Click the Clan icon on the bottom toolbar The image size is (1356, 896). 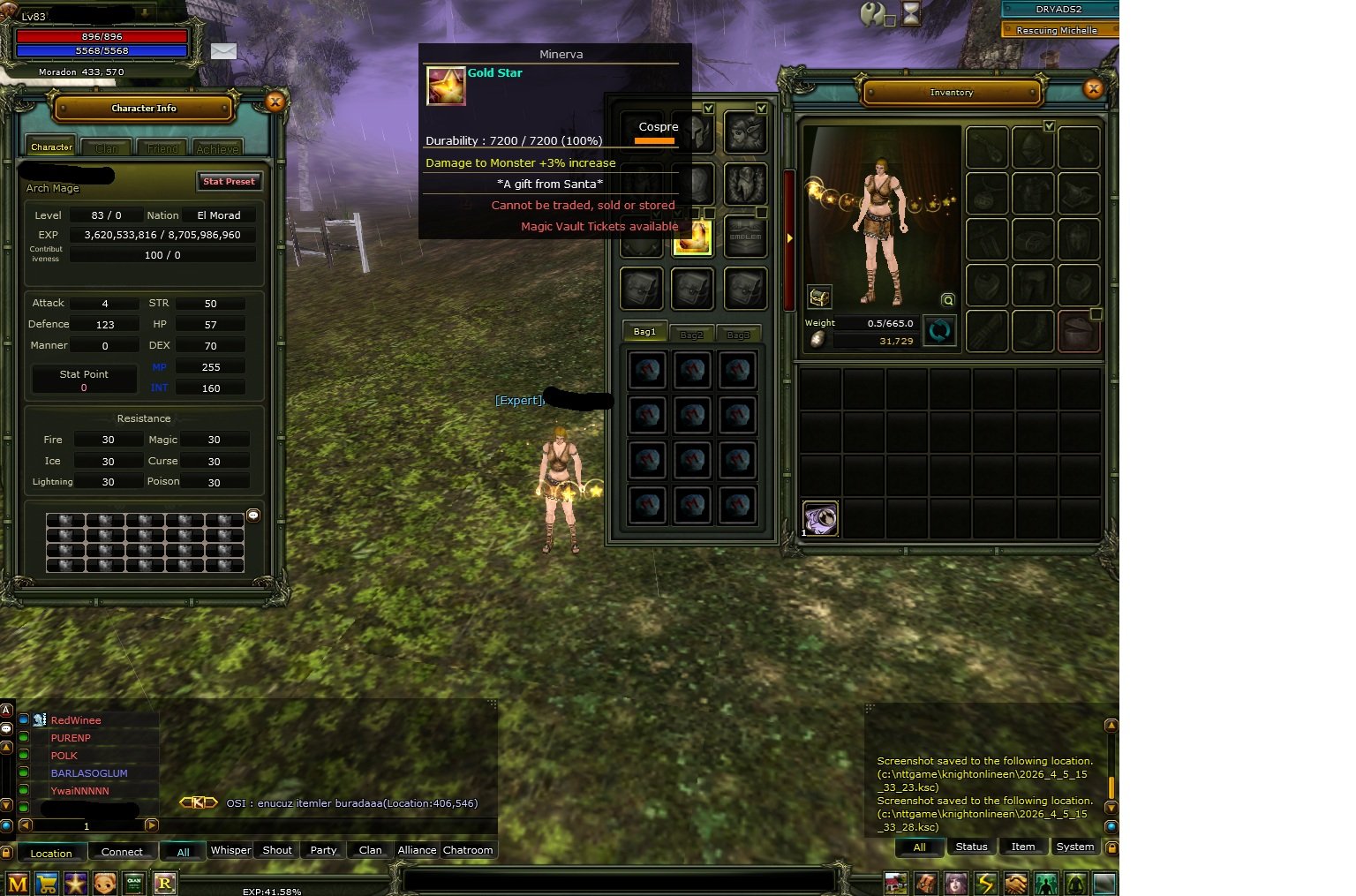tap(134, 883)
